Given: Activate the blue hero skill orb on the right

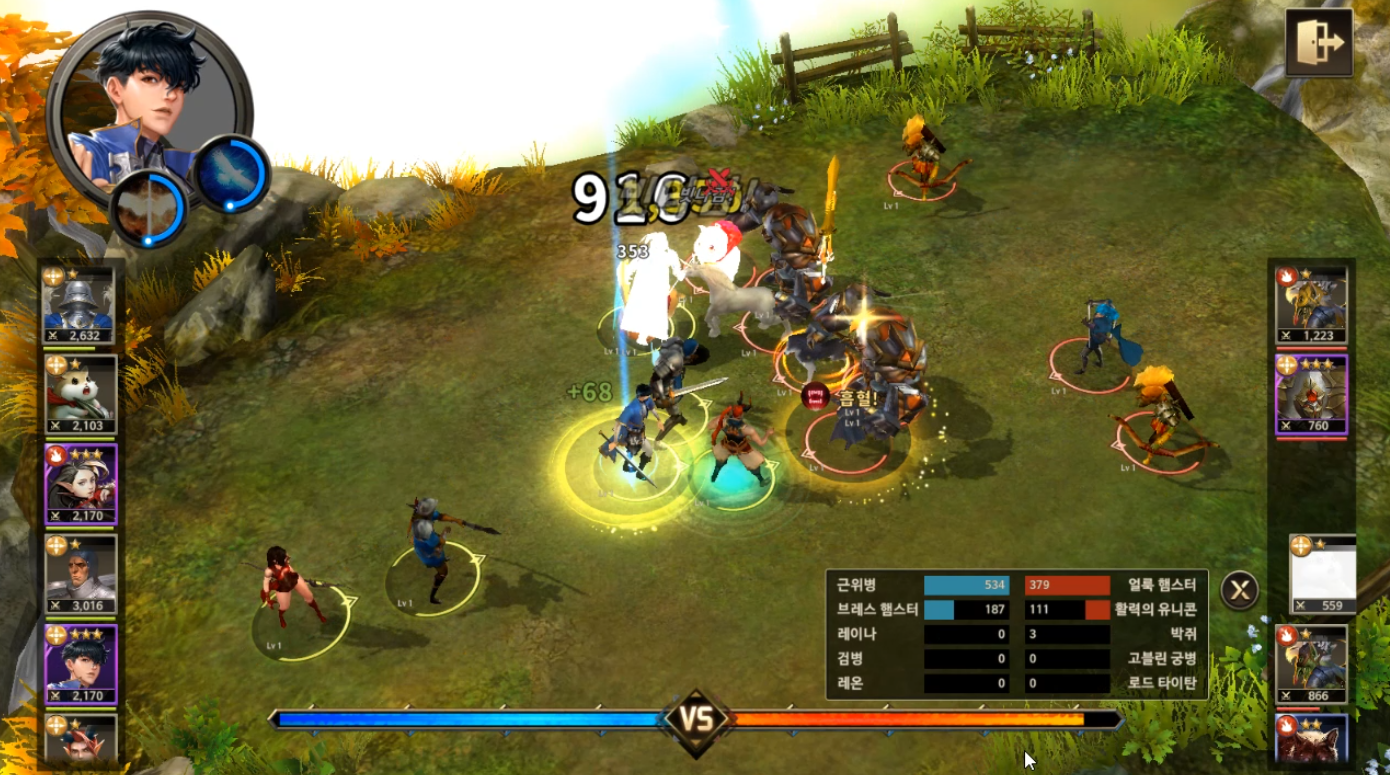Looking at the screenshot, I should tap(231, 174).
